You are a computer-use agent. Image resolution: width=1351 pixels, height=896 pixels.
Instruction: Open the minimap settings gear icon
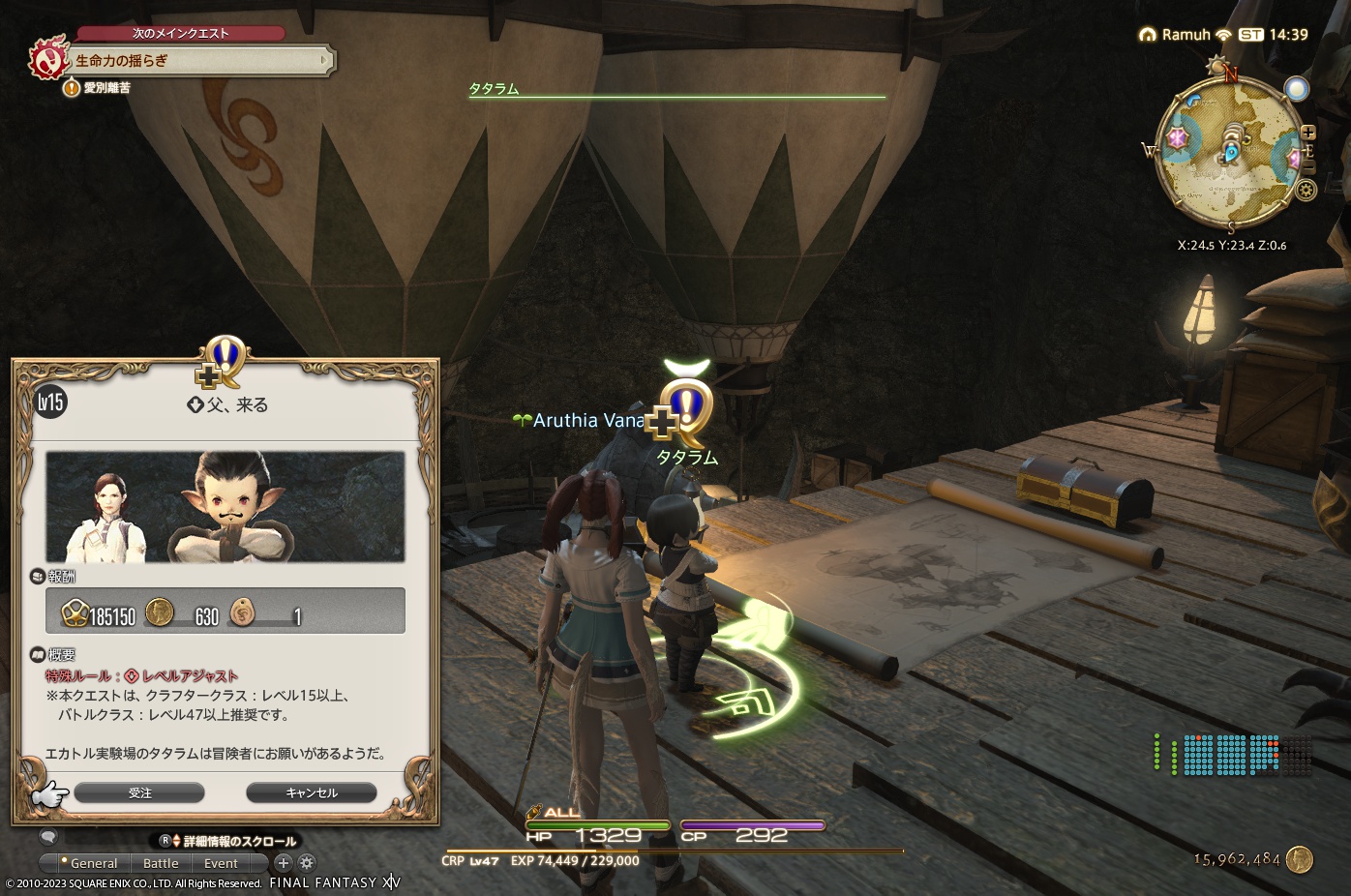click(x=1306, y=188)
